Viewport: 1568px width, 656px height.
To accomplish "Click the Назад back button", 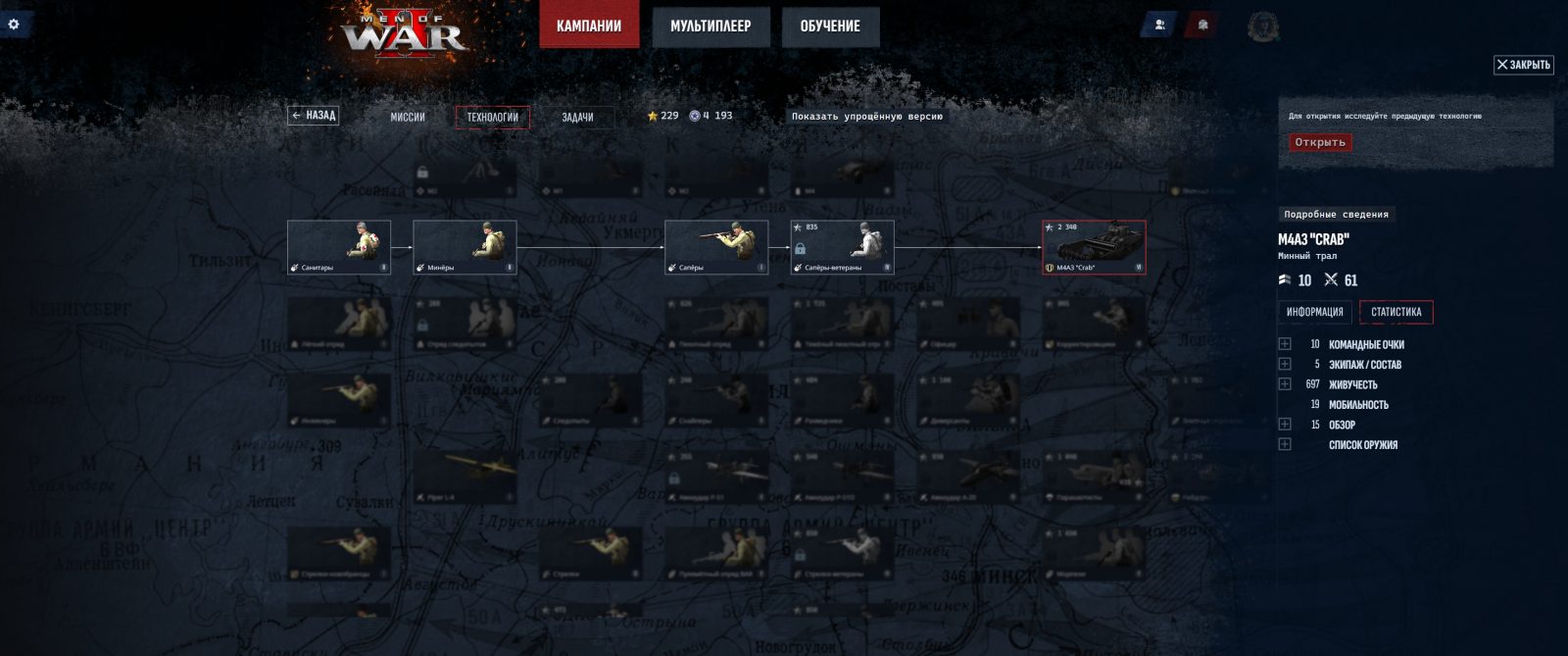I will [x=314, y=116].
